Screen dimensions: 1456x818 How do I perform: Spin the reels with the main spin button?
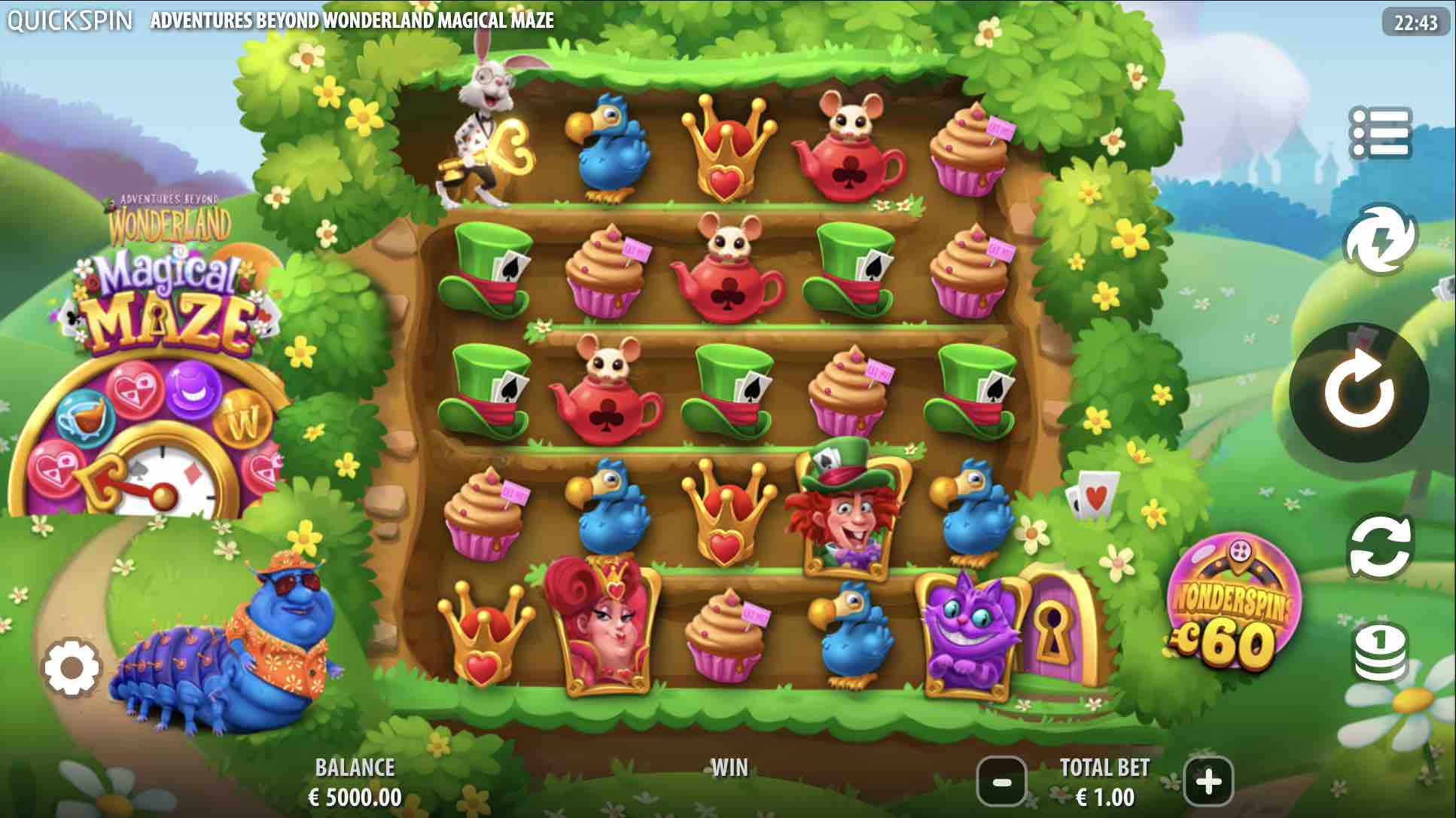(1358, 392)
